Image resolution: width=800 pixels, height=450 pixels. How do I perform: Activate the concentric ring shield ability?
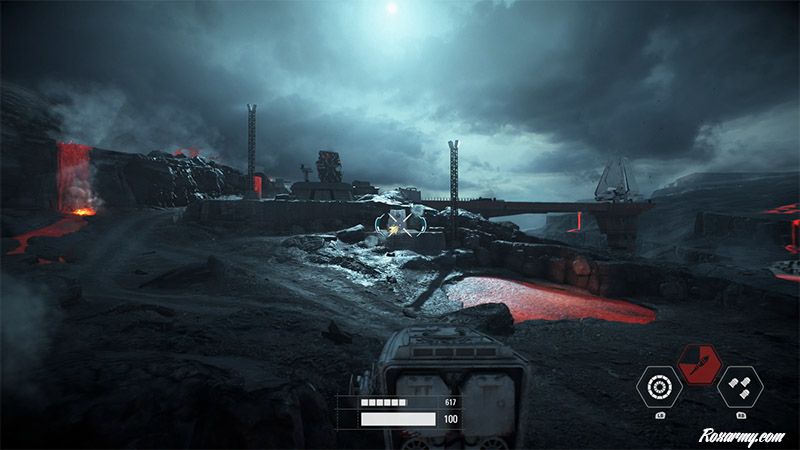(660, 386)
